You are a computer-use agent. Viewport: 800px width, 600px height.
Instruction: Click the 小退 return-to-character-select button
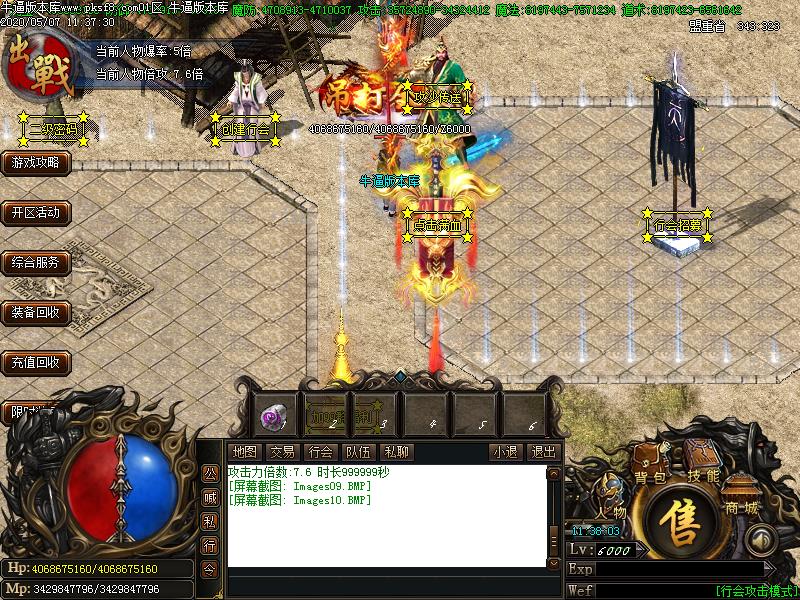(x=504, y=452)
